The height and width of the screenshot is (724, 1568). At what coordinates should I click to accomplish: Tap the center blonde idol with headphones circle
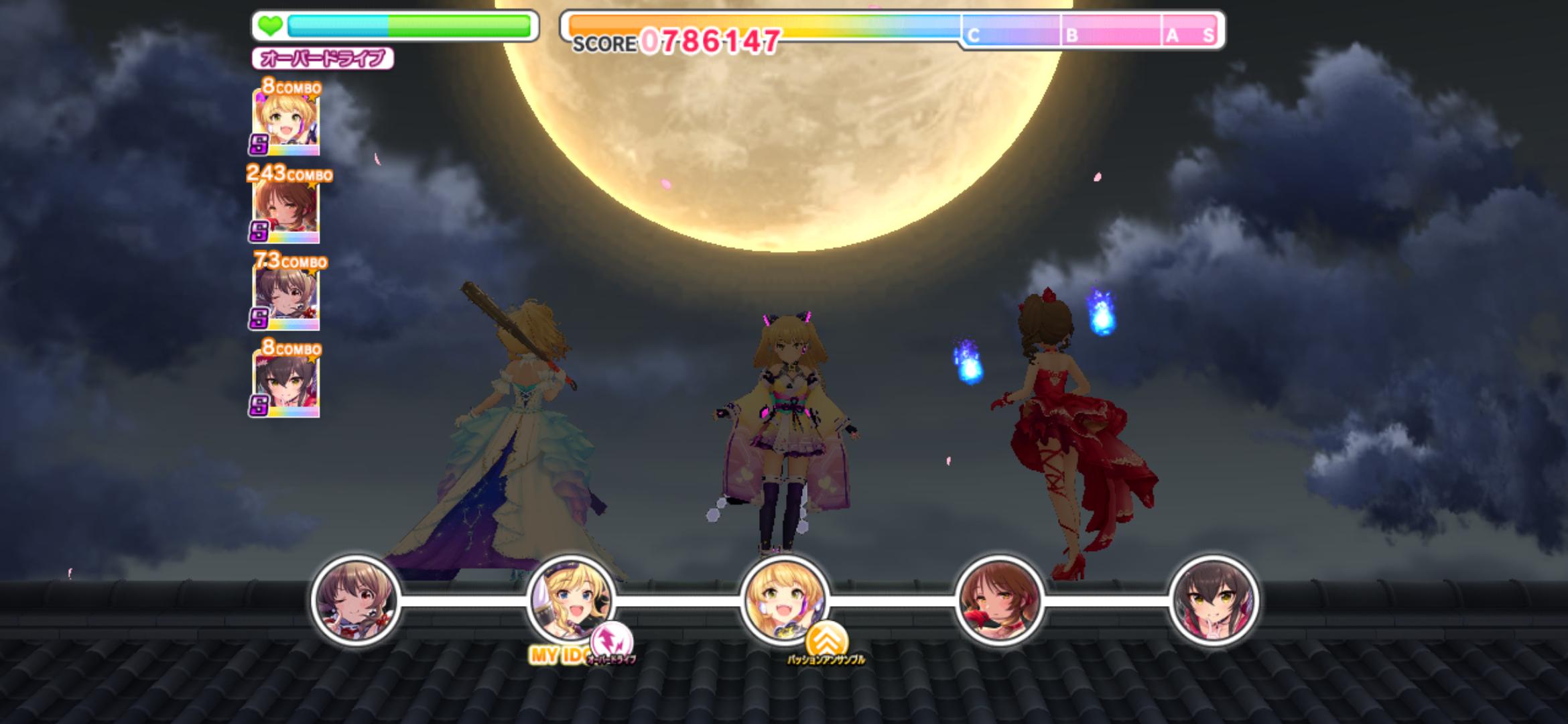(x=784, y=599)
